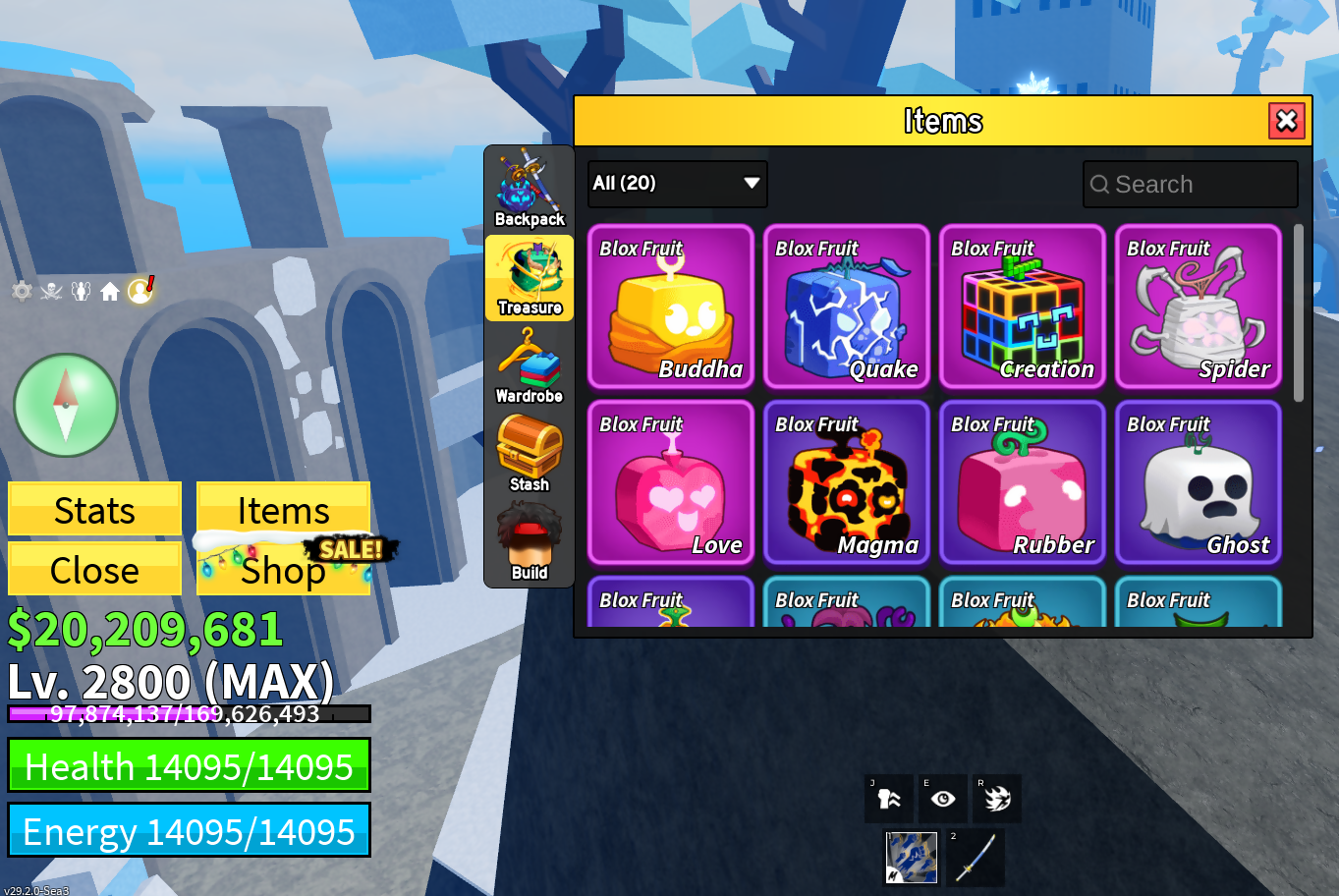Click the Close button

point(94,570)
